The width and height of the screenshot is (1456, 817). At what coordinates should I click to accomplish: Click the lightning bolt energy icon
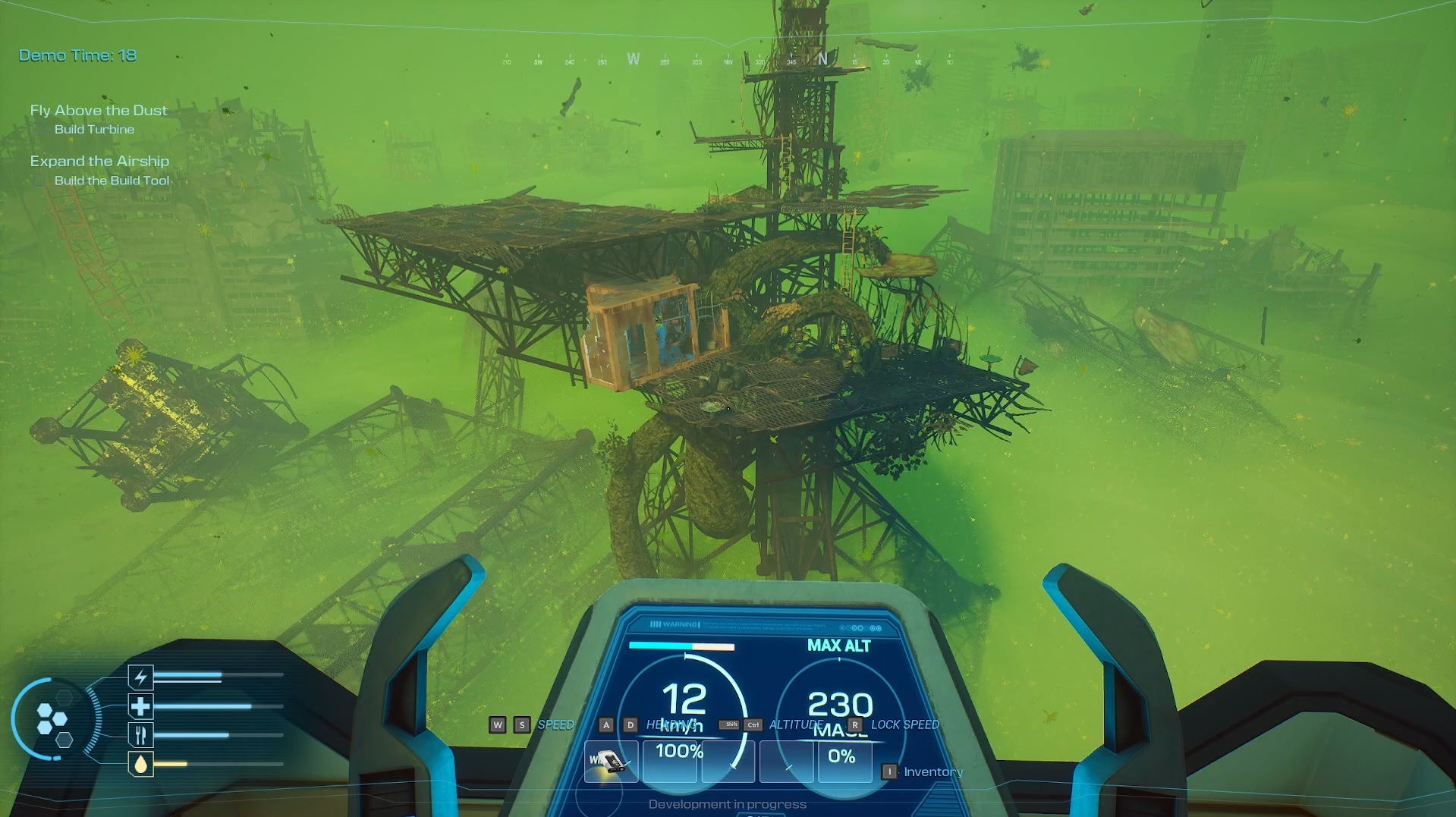coord(140,677)
